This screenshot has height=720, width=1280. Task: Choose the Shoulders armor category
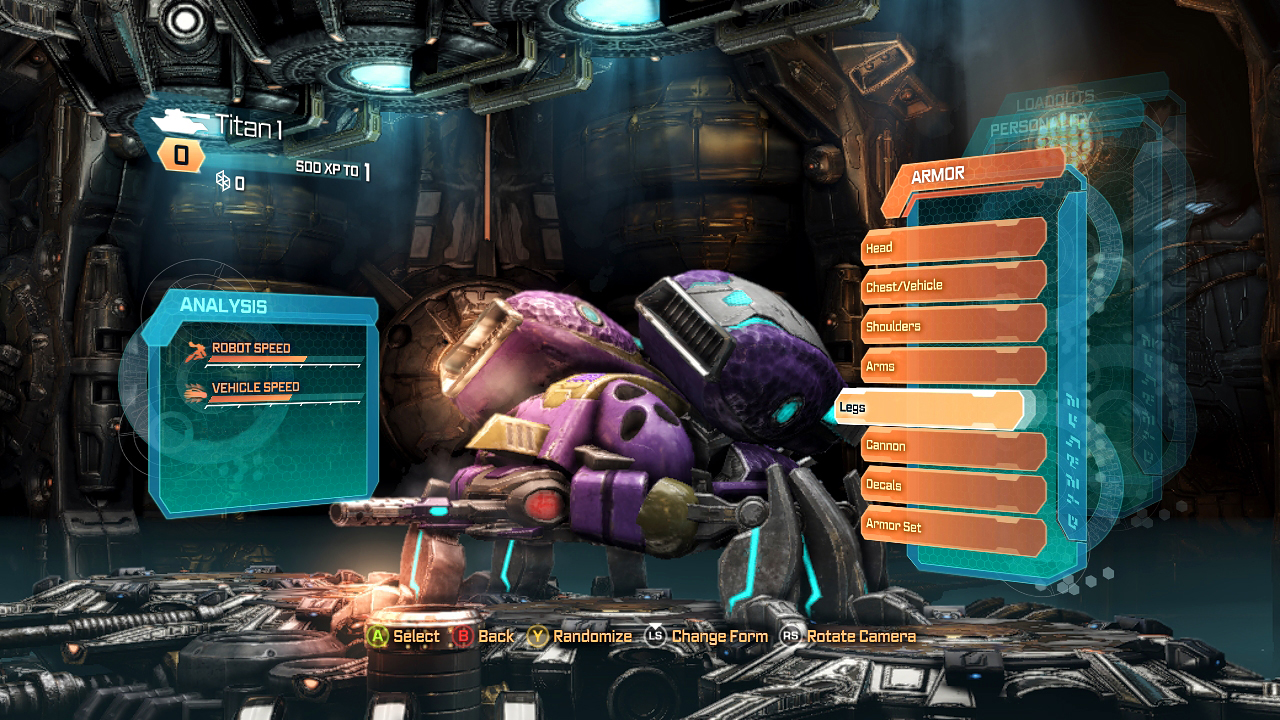point(952,325)
